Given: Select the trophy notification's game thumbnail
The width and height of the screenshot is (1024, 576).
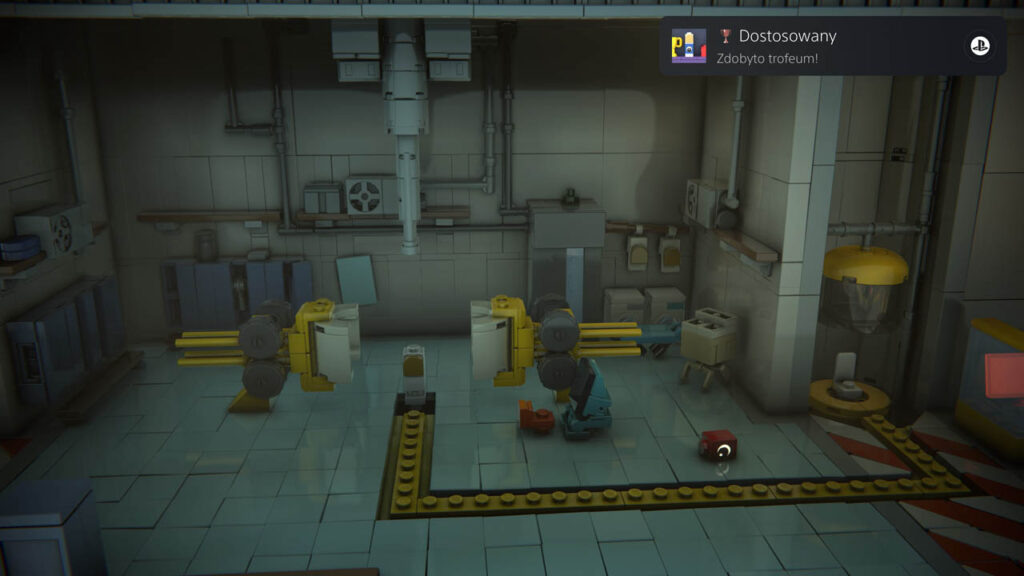Looking at the screenshot, I should [x=688, y=46].
